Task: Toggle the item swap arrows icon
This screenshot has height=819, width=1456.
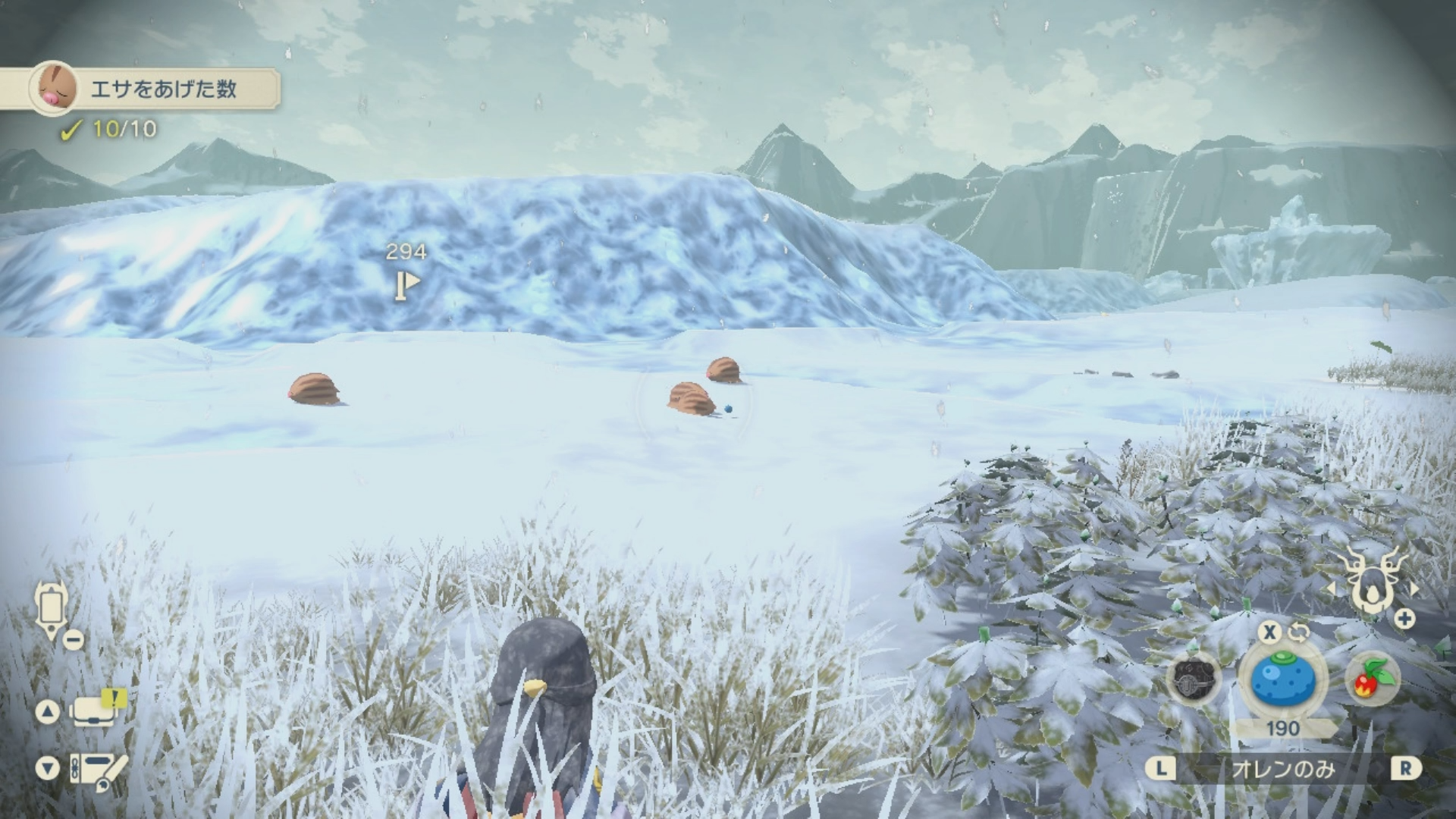Action: coord(1299,632)
